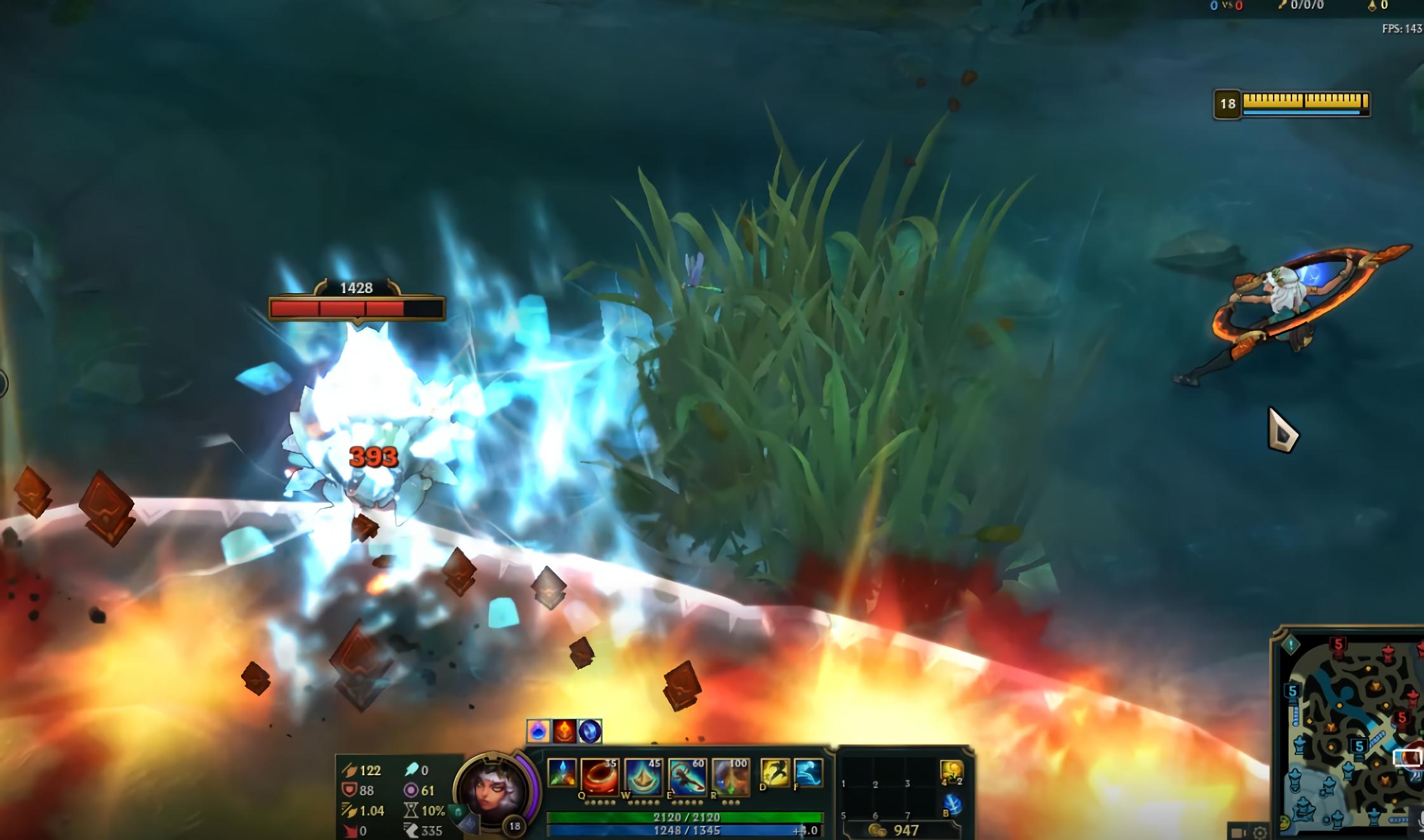Inspect the blue flame buff icon

coord(538,732)
